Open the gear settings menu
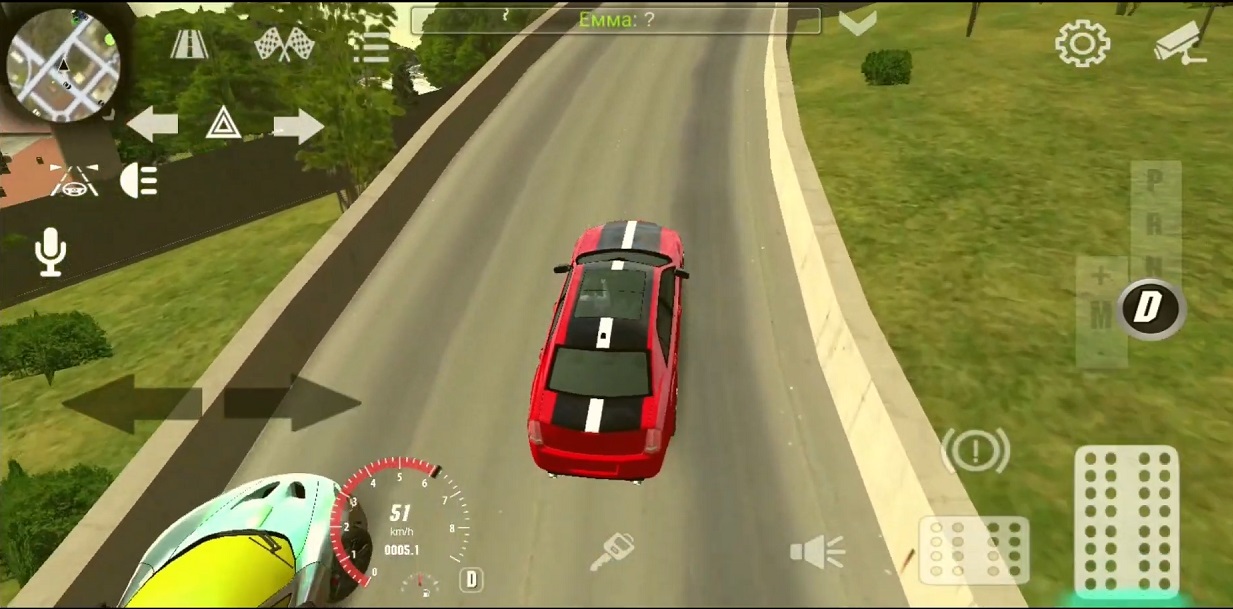 click(x=1082, y=44)
